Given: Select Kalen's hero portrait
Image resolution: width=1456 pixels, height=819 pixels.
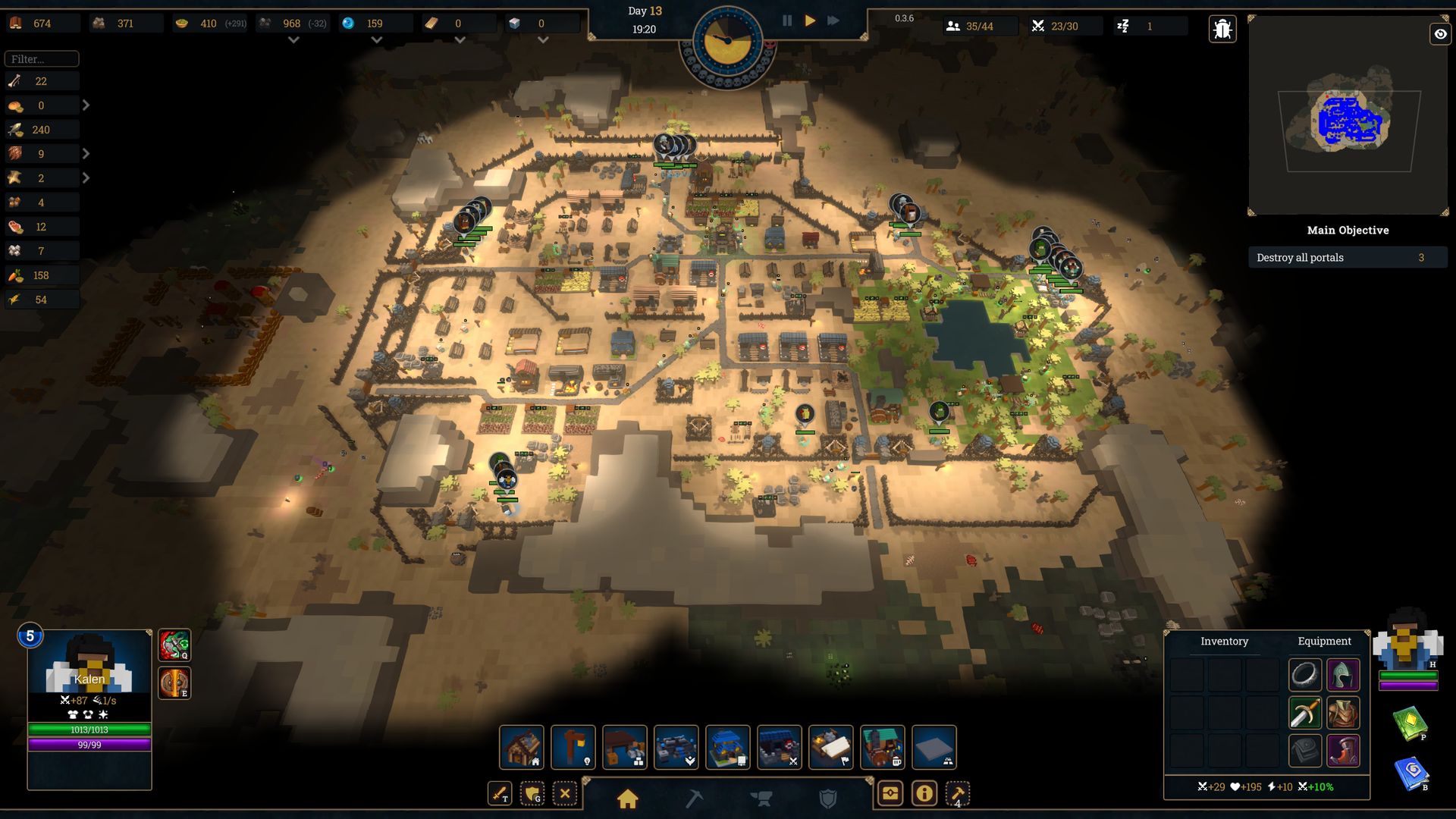Looking at the screenshot, I should click(x=89, y=662).
